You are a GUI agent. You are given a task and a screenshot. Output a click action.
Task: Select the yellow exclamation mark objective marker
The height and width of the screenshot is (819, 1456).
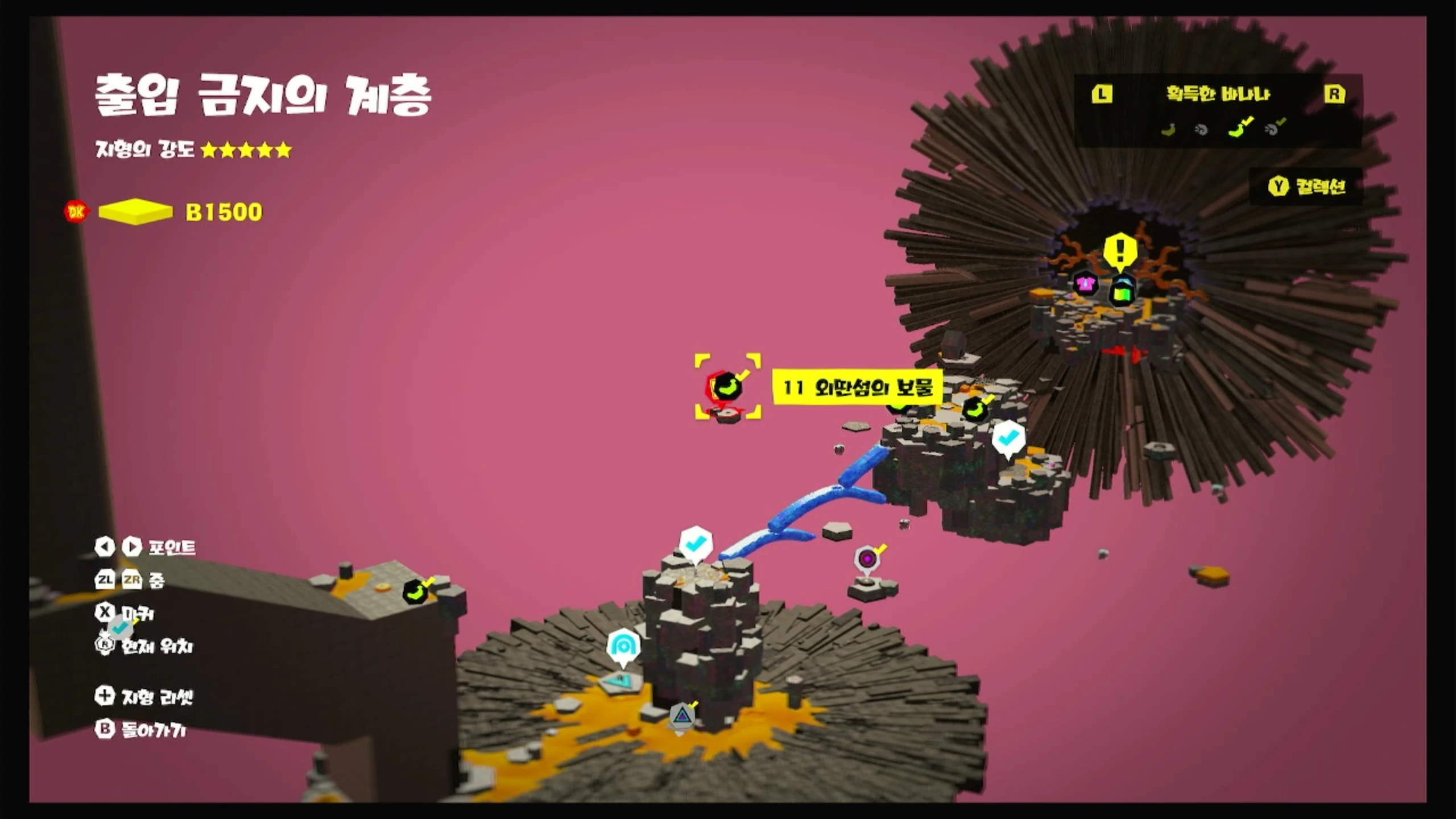click(x=1120, y=251)
